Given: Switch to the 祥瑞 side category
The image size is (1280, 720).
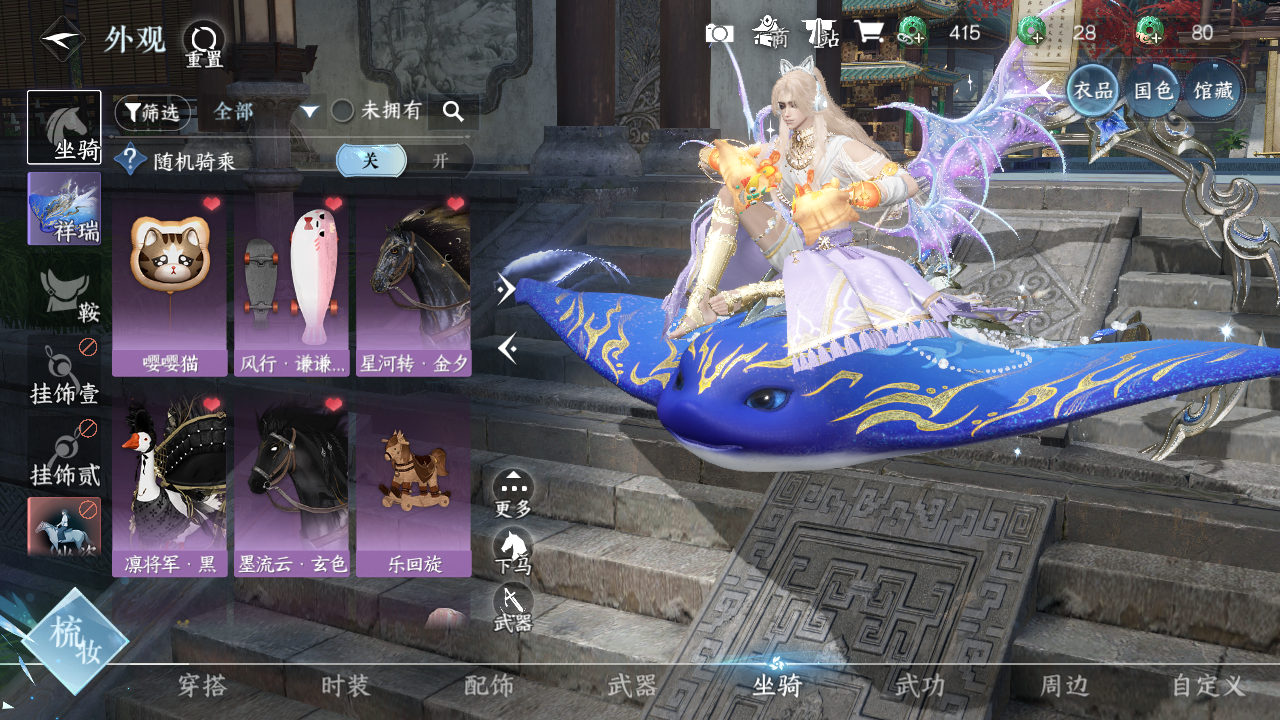Looking at the screenshot, I should tap(64, 208).
